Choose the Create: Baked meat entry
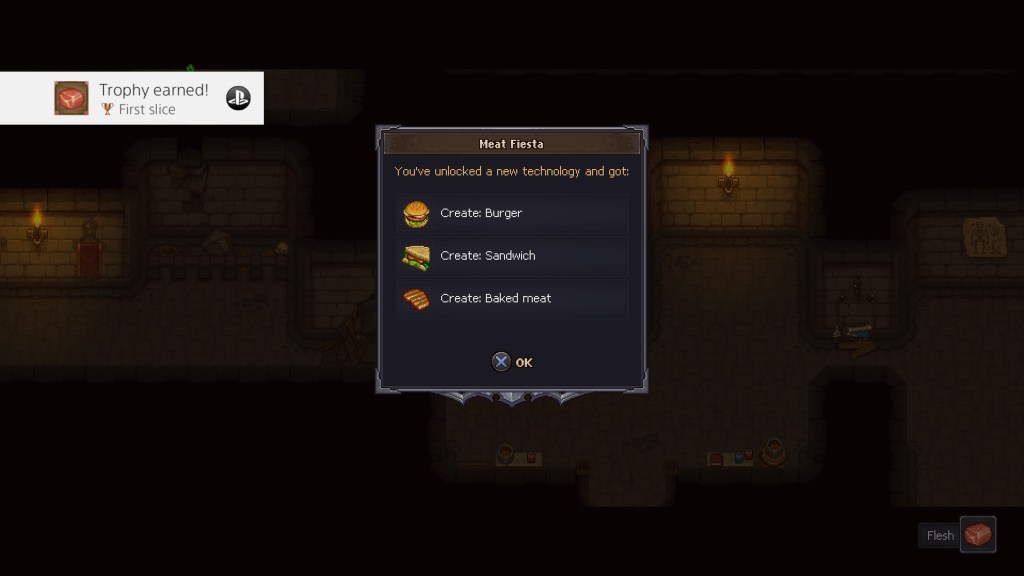This screenshot has height=576, width=1024. pos(512,299)
